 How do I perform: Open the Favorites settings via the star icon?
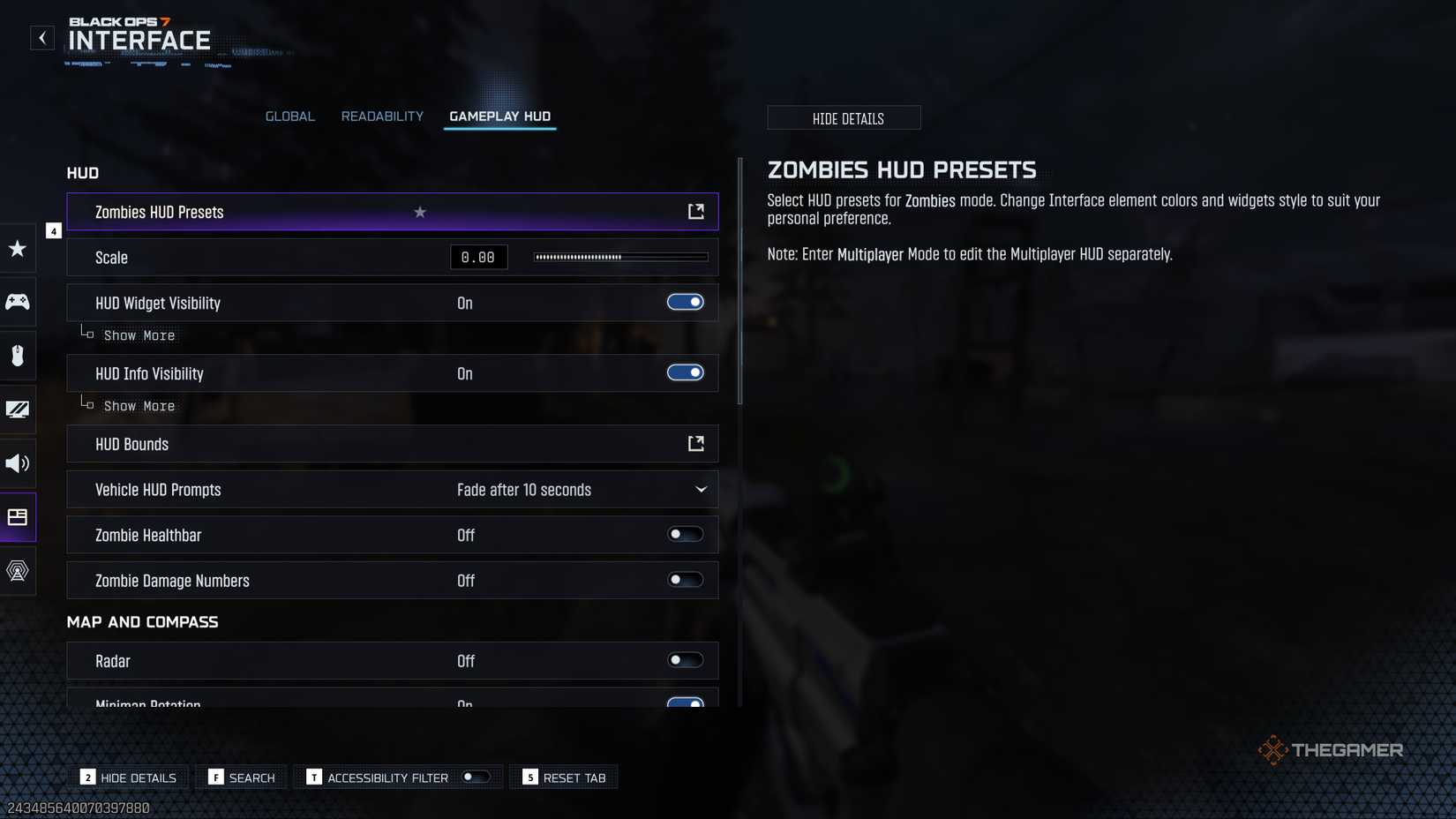pyautogui.click(x=17, y=248)
